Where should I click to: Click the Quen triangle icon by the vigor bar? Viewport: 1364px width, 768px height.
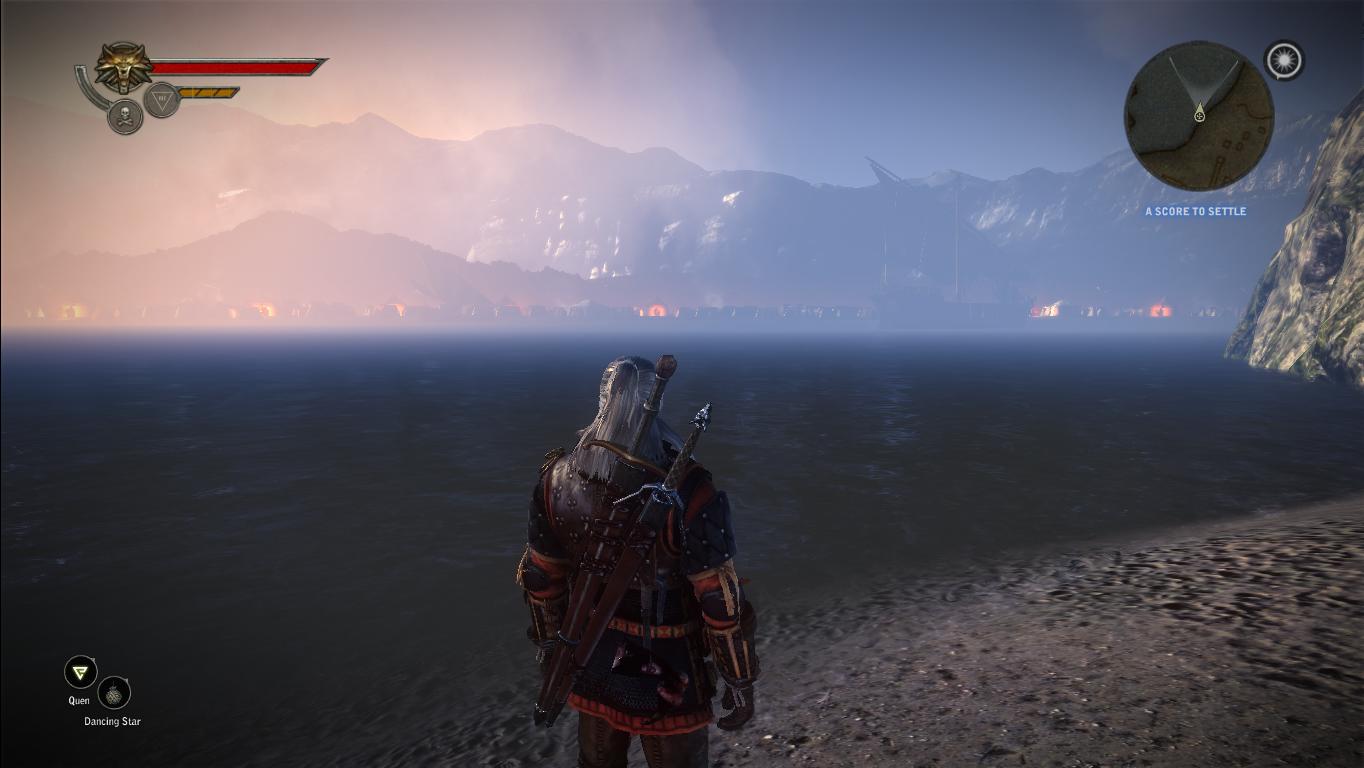point(161,99)
